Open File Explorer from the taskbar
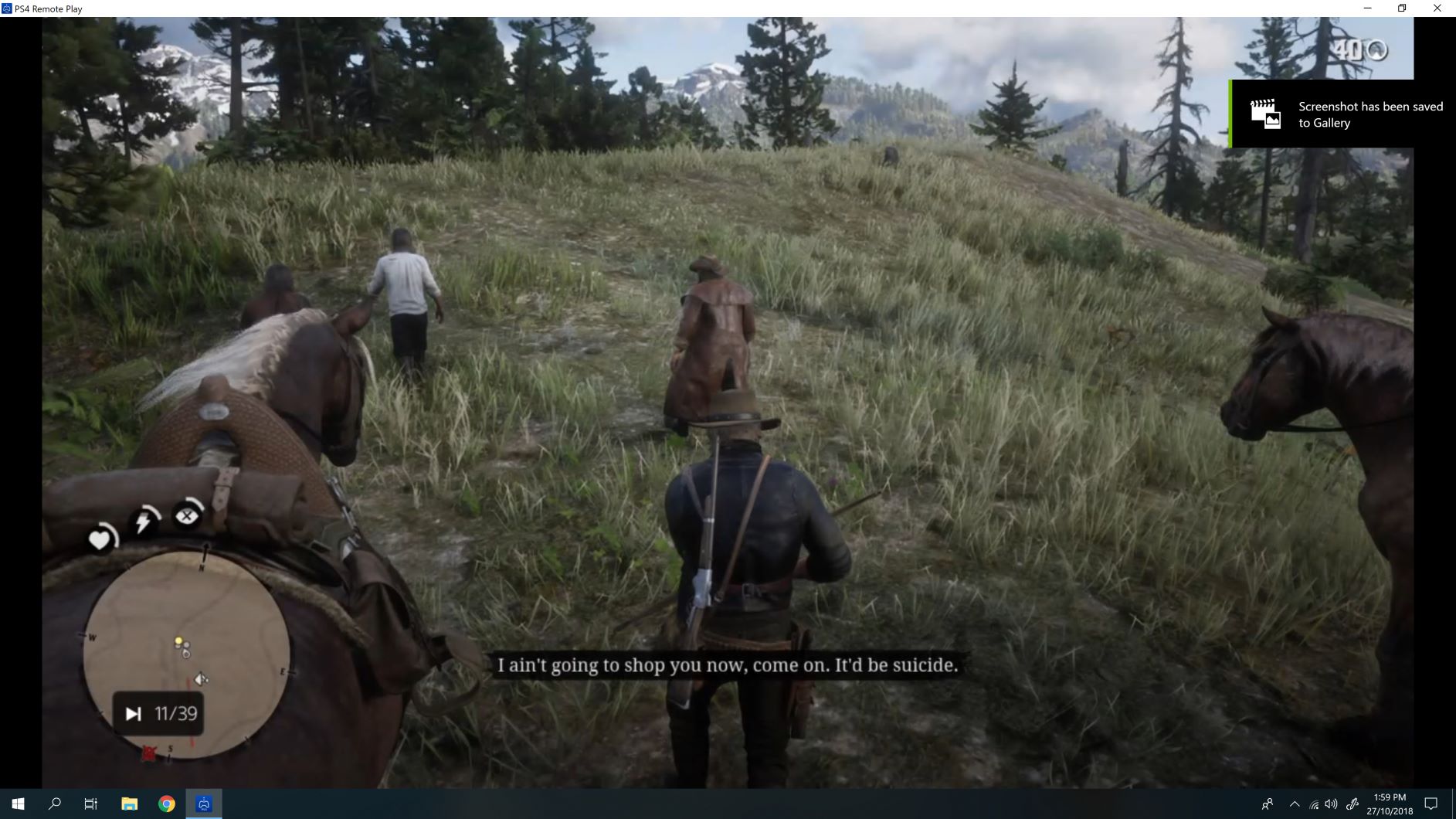The width and height of the screenshot is (1456, 819). (128, 804)
